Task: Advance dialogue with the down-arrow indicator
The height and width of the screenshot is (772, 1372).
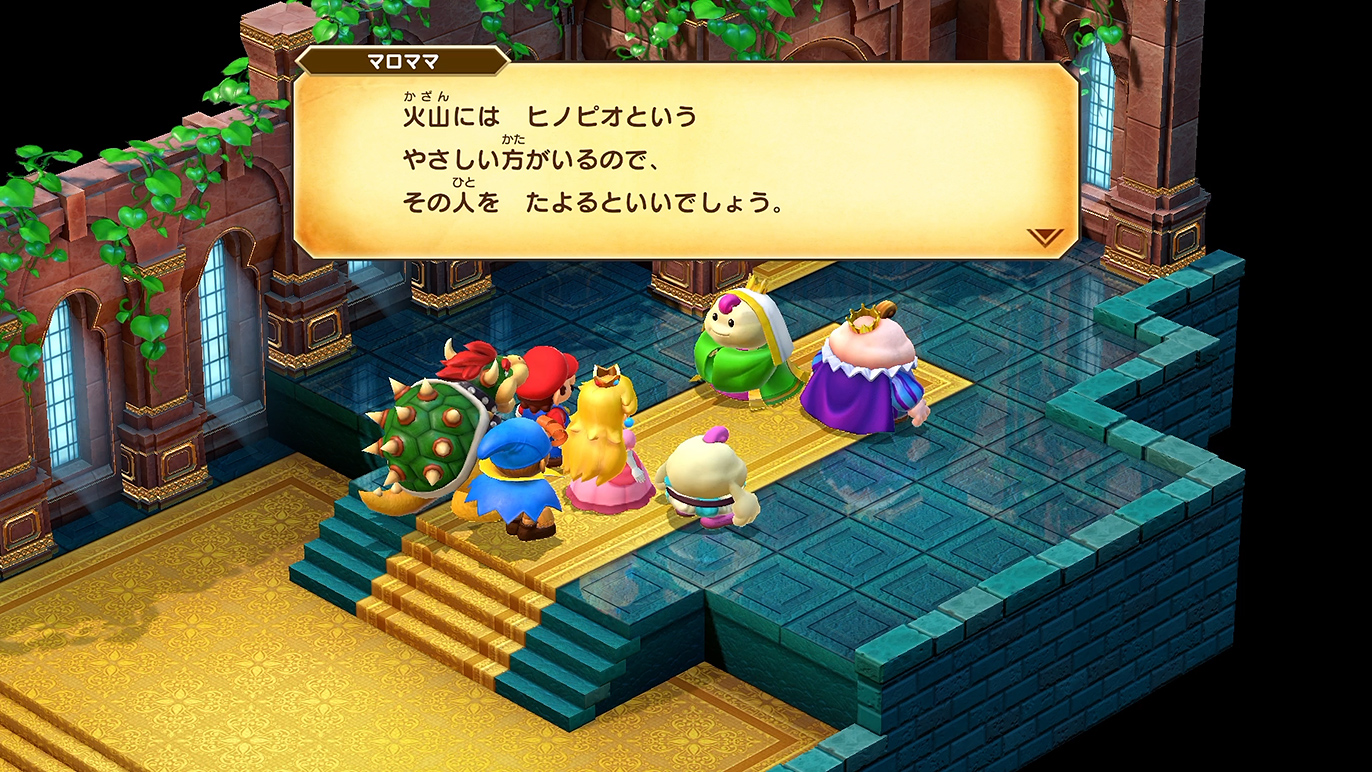Action: [x=1044, y=237]
